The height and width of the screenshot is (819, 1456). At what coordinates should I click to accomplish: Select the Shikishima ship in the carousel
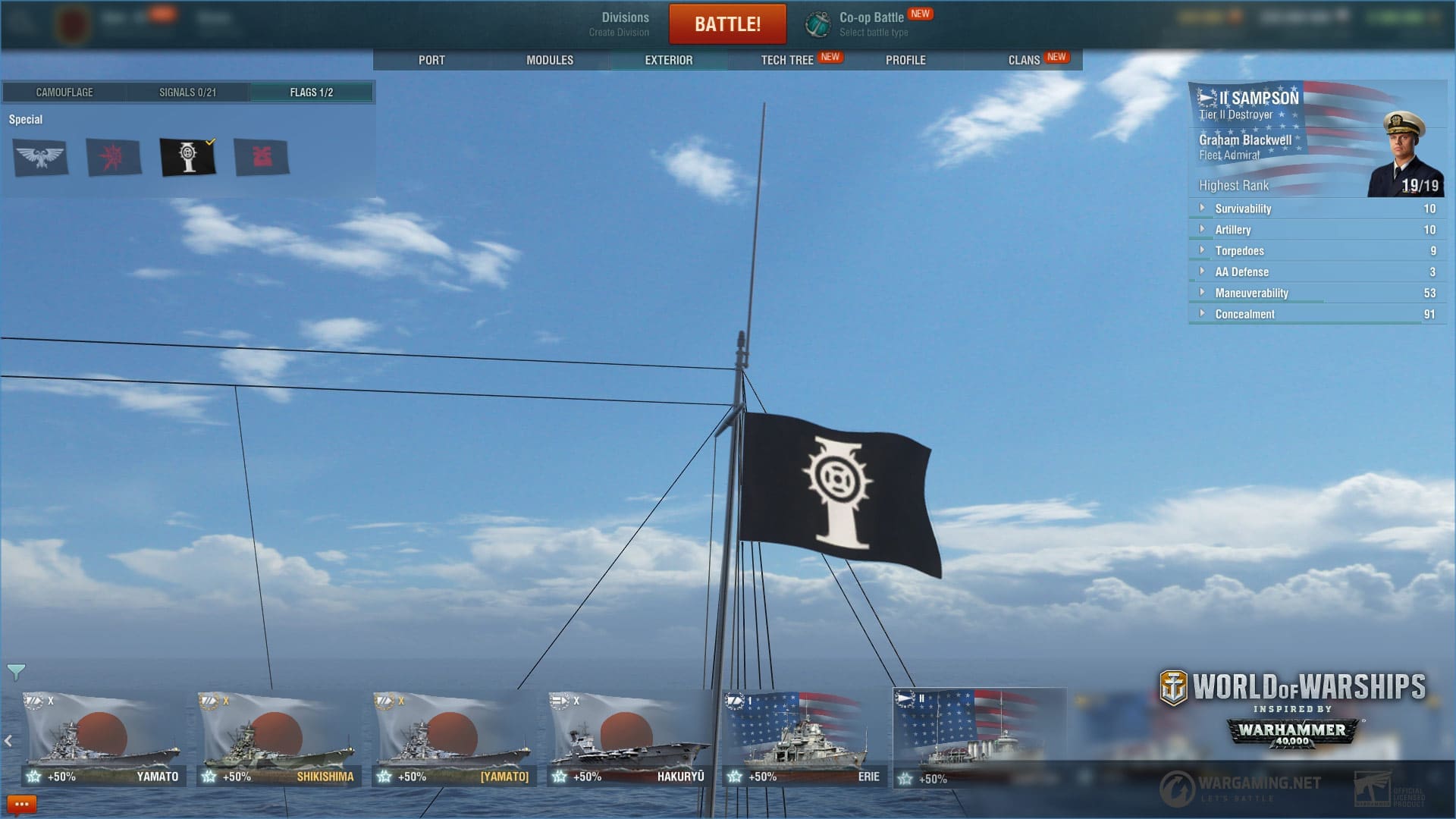point(279,739)
